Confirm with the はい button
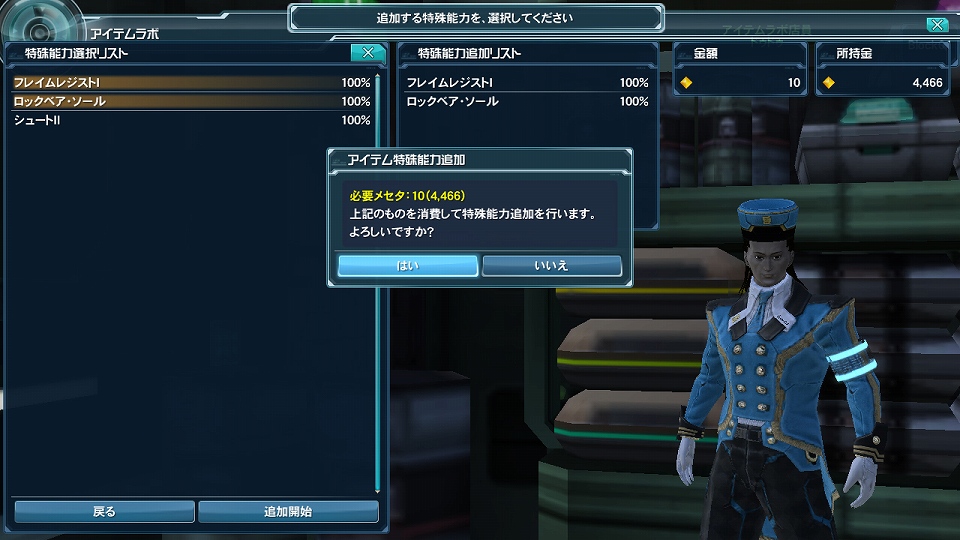This screenshot has width=960, height=540. (408, 265)
